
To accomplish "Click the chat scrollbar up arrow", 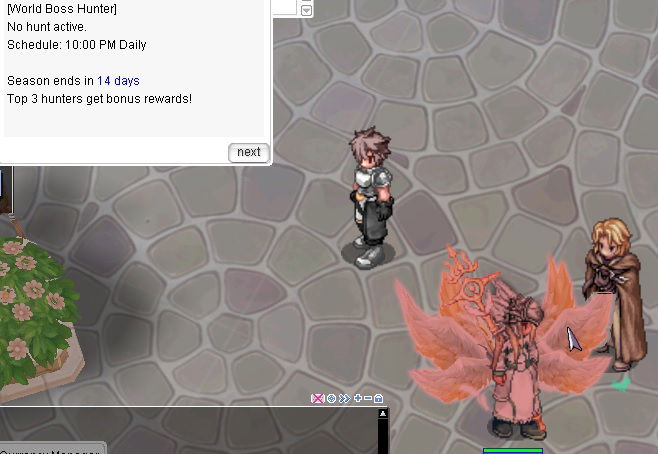I will (382, 414).
